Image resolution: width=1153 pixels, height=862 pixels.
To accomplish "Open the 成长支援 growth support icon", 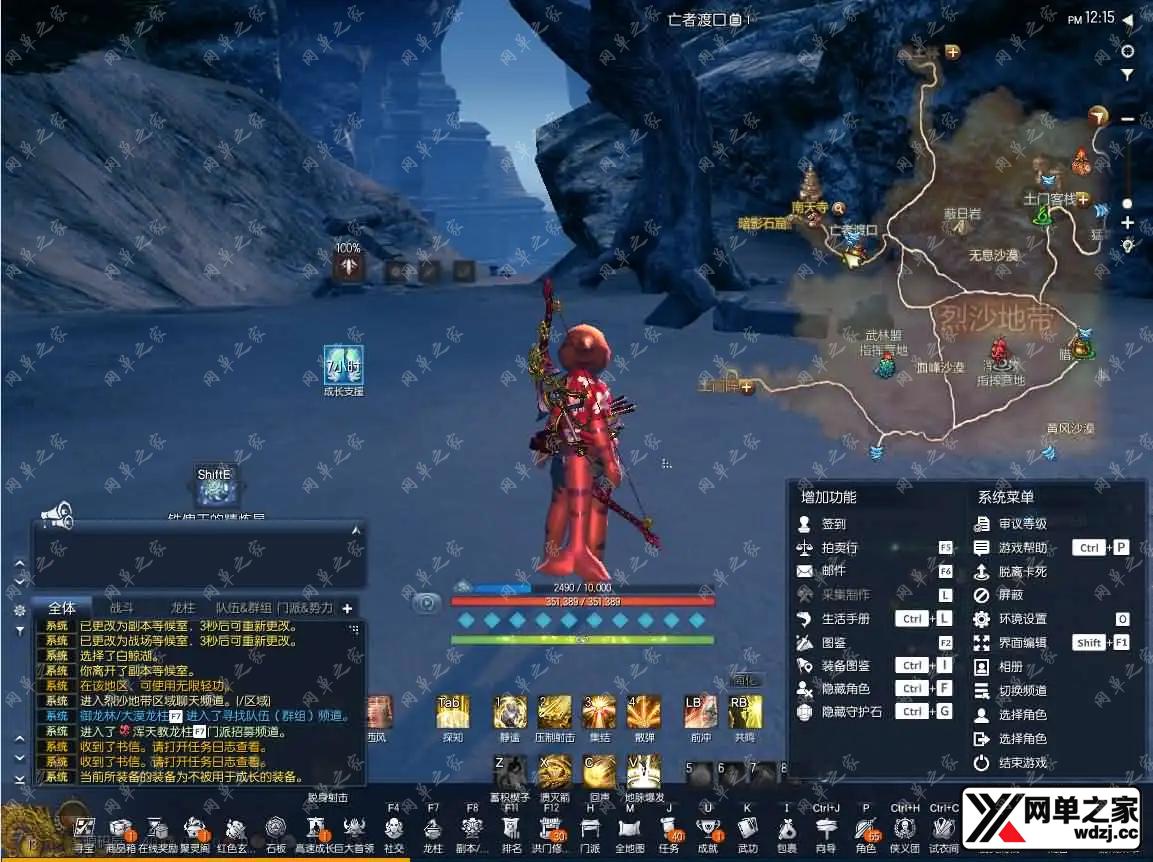I will coord(343,366).
